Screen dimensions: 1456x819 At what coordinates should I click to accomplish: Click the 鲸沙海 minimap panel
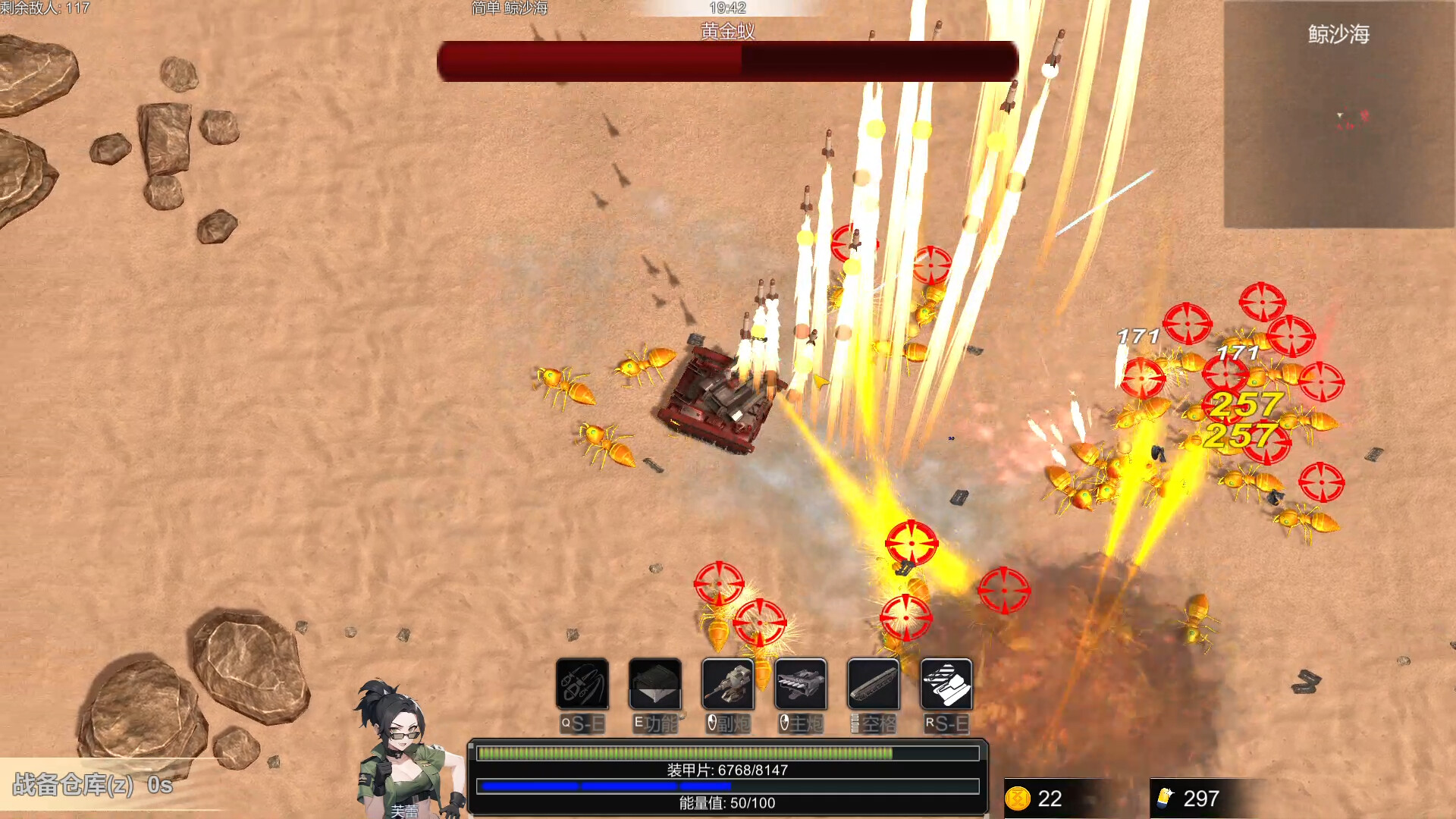[1338, 114]
